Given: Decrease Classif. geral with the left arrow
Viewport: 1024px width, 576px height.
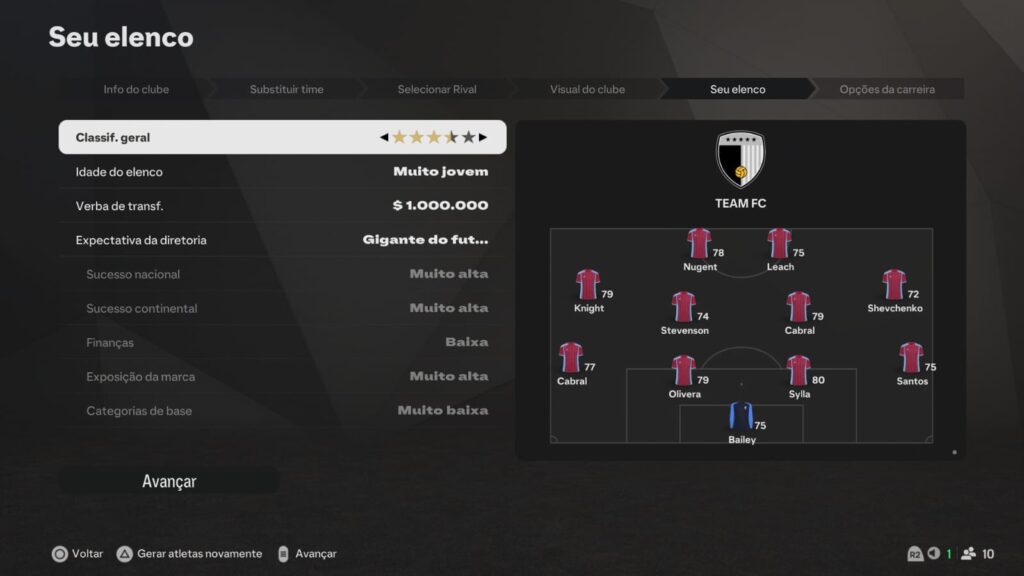Looking at the screenshot, I should click(x=384, y=137).
